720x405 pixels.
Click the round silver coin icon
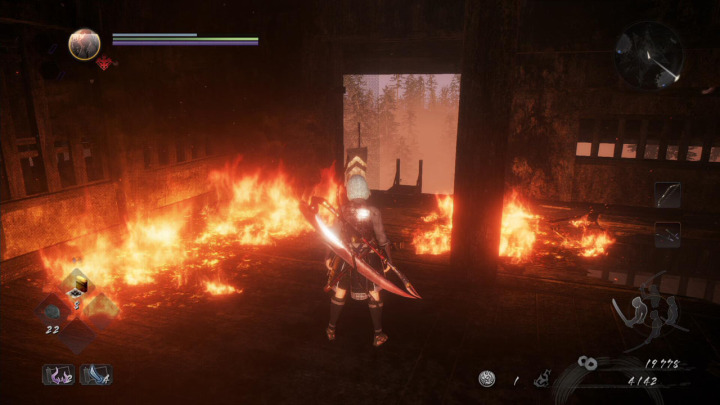(x=487, y=379)
